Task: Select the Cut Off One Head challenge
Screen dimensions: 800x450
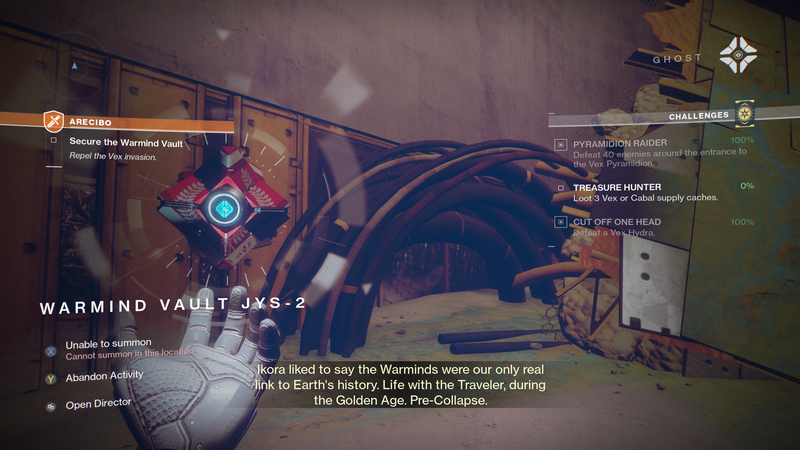Action: point(620,221)
